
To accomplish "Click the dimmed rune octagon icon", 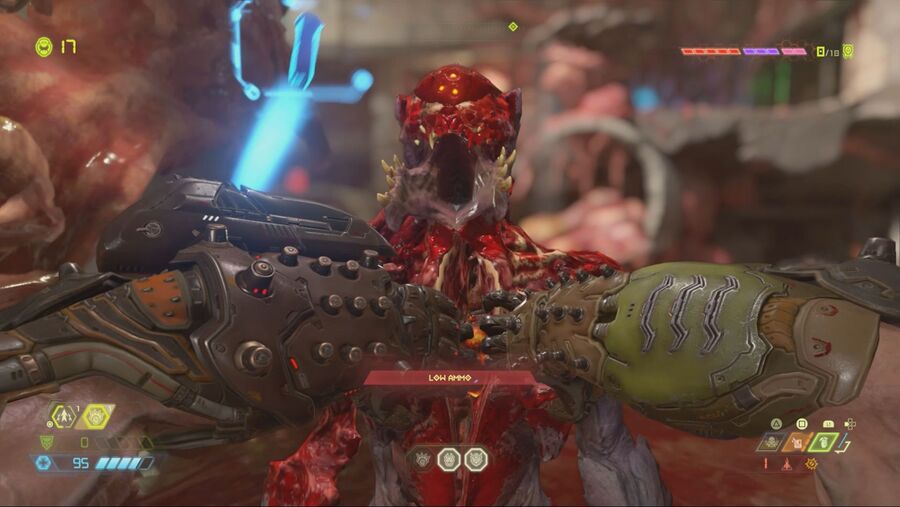I will [x=424, y=459].
